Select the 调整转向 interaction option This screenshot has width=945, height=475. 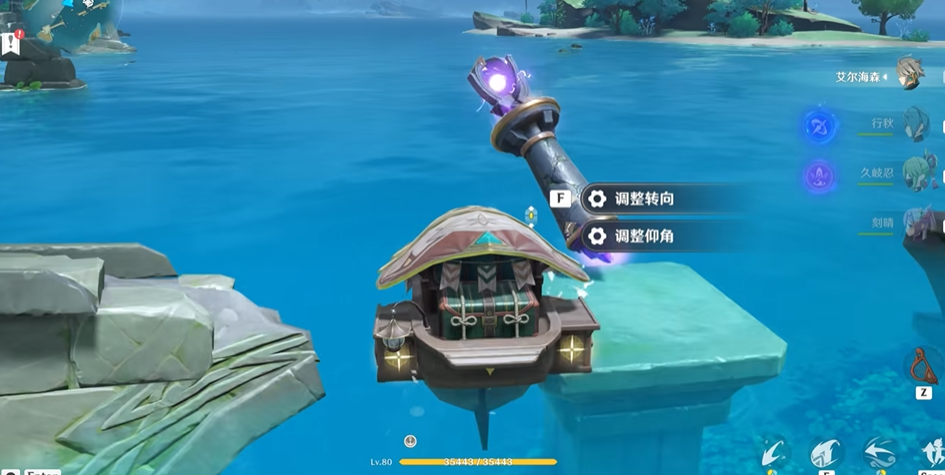643,199
